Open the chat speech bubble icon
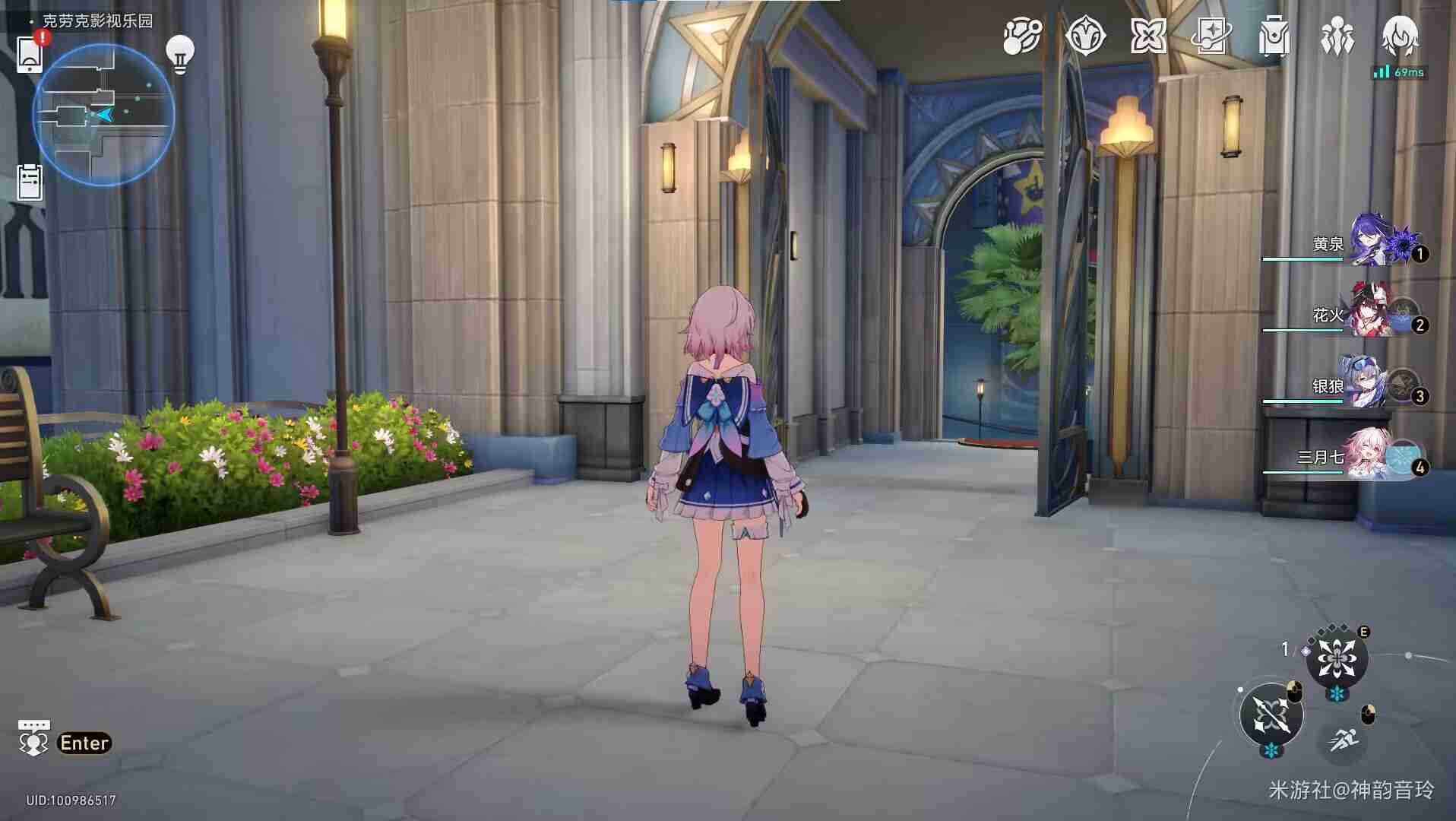 [x=33, y=739]
